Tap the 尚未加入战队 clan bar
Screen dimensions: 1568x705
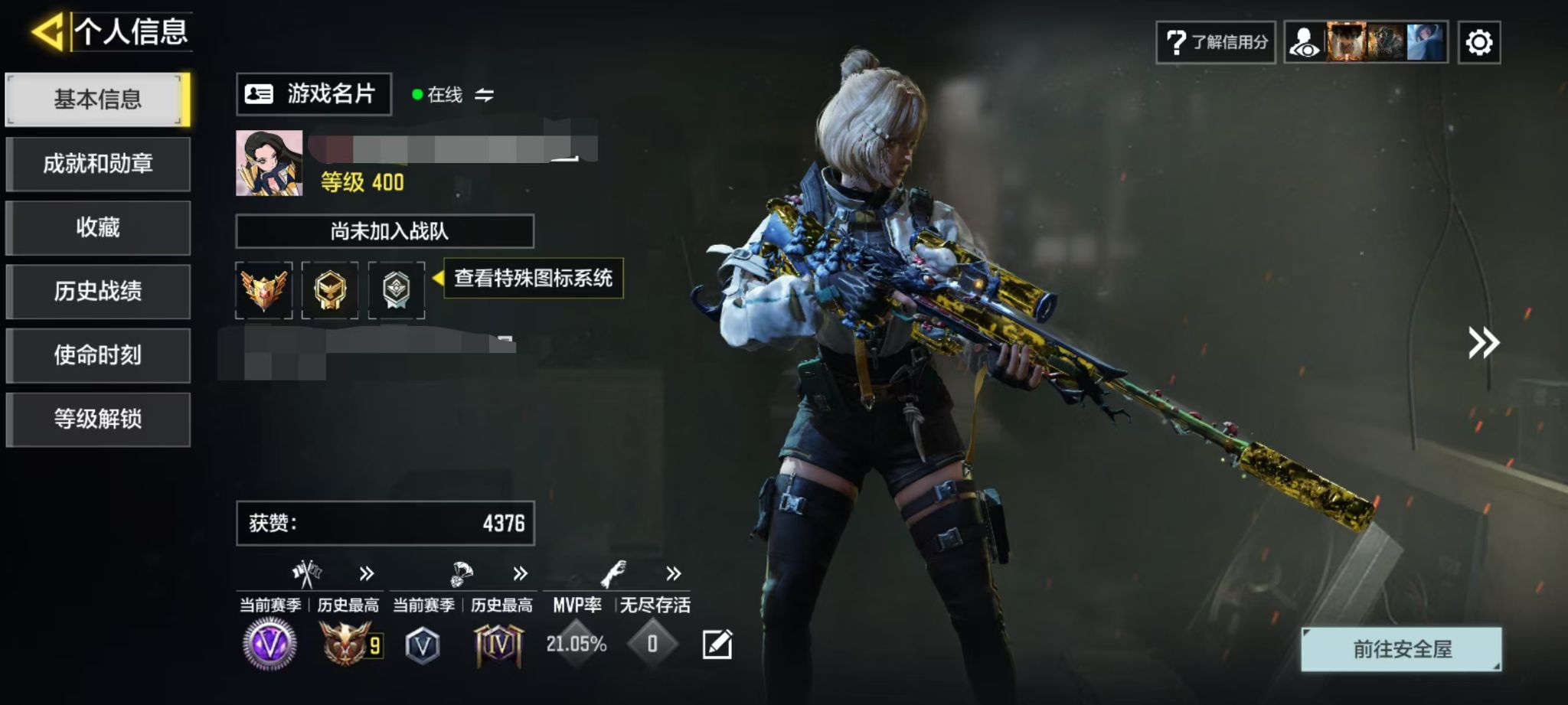[x=384, y=231]
